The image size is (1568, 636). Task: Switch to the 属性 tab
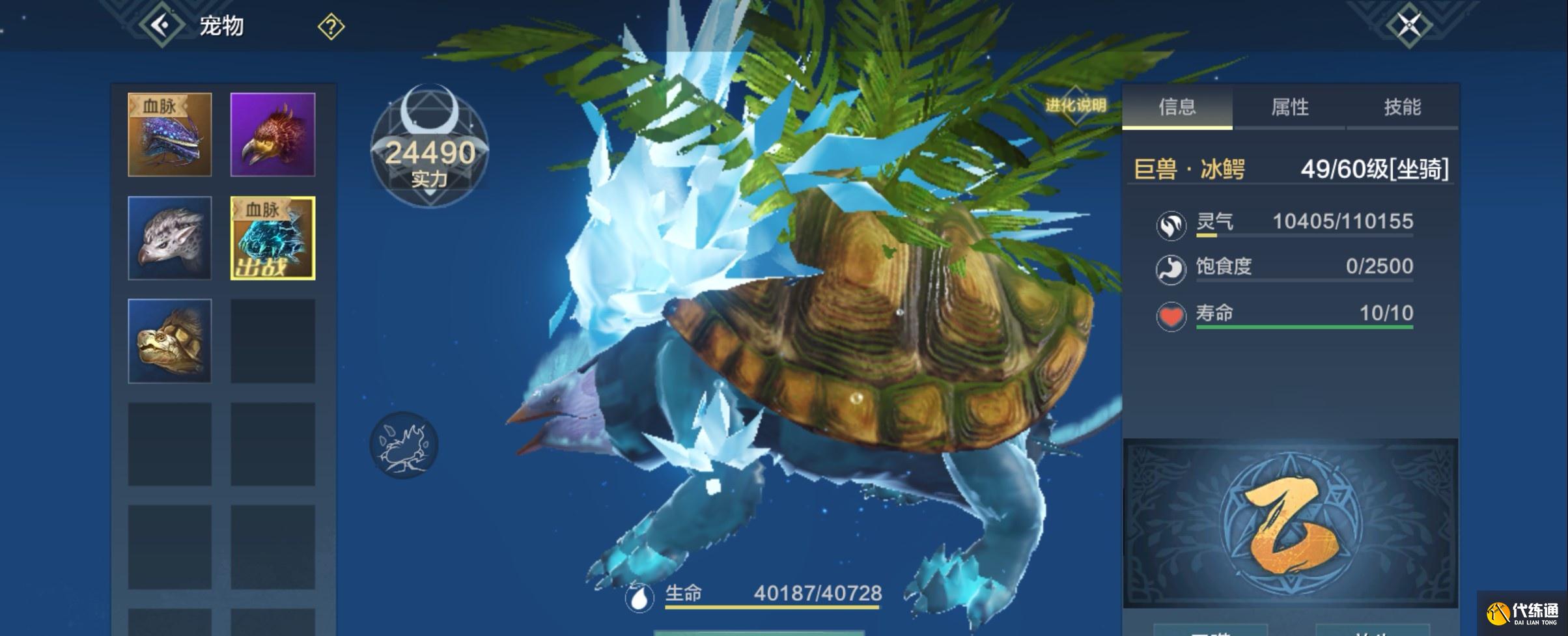click(x=1289, y=107)
